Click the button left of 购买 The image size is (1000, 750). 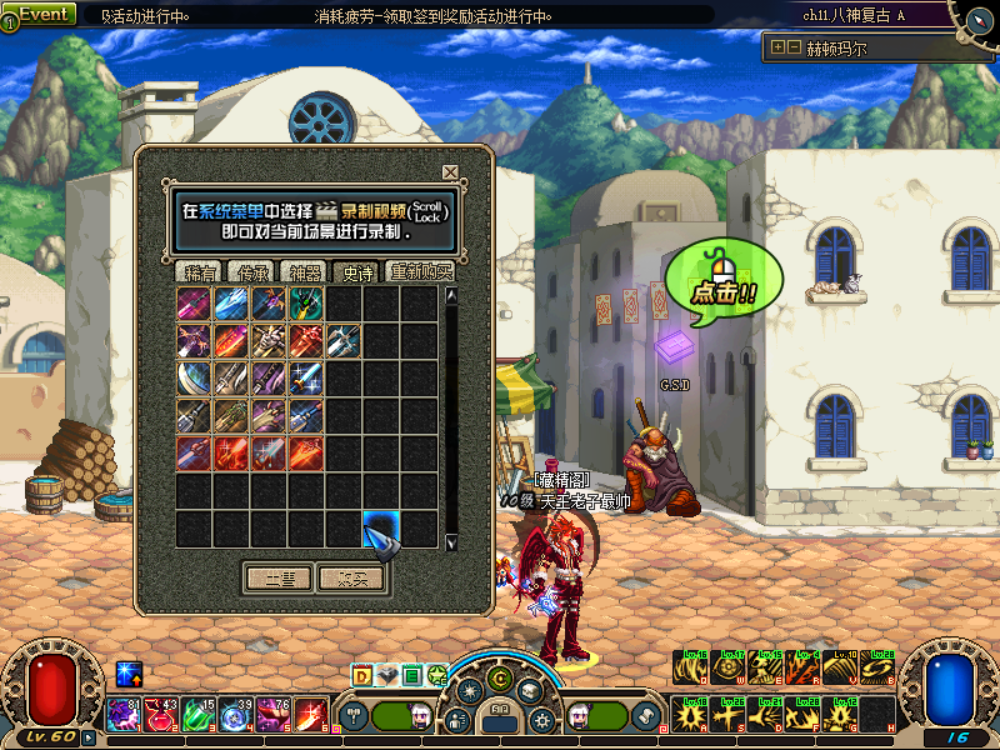(277, 578)
